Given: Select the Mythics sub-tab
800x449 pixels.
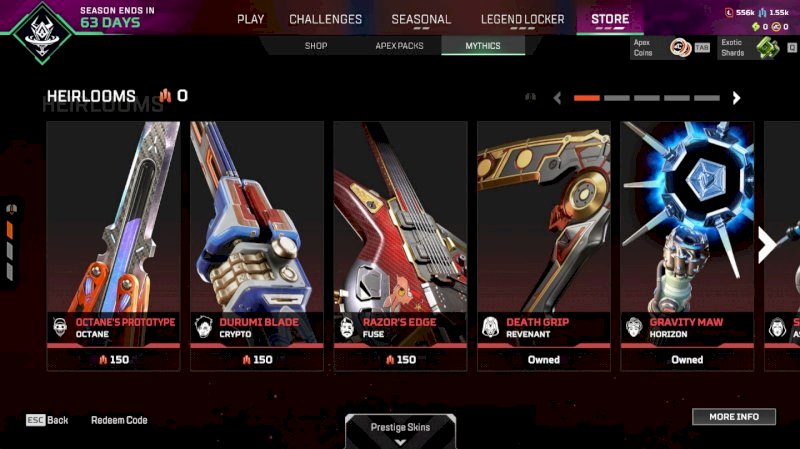Looking at the screenshot, I should click(x=483, y=46).
